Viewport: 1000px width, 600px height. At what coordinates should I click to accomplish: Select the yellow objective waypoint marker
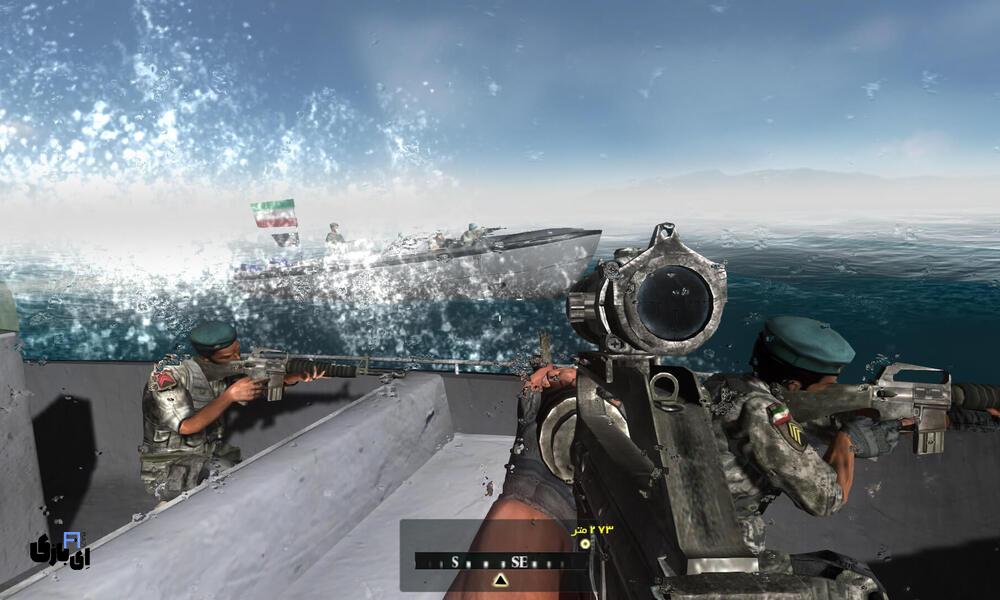click(585, 543)
